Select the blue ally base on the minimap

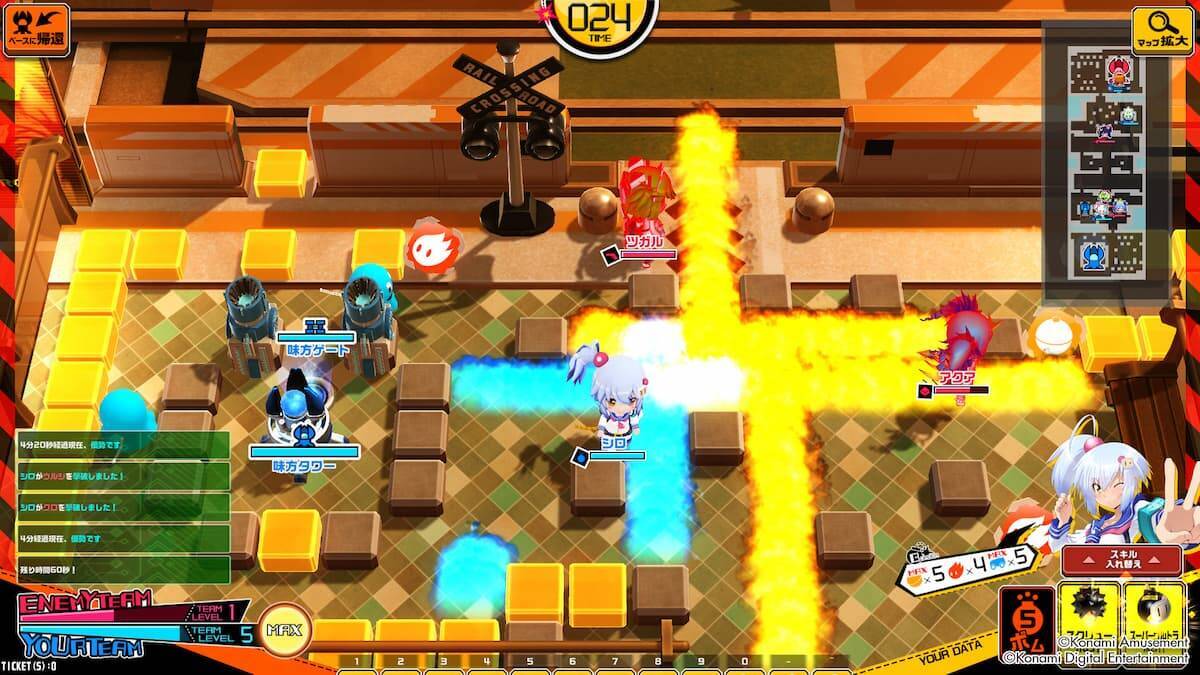[1092, 254]
